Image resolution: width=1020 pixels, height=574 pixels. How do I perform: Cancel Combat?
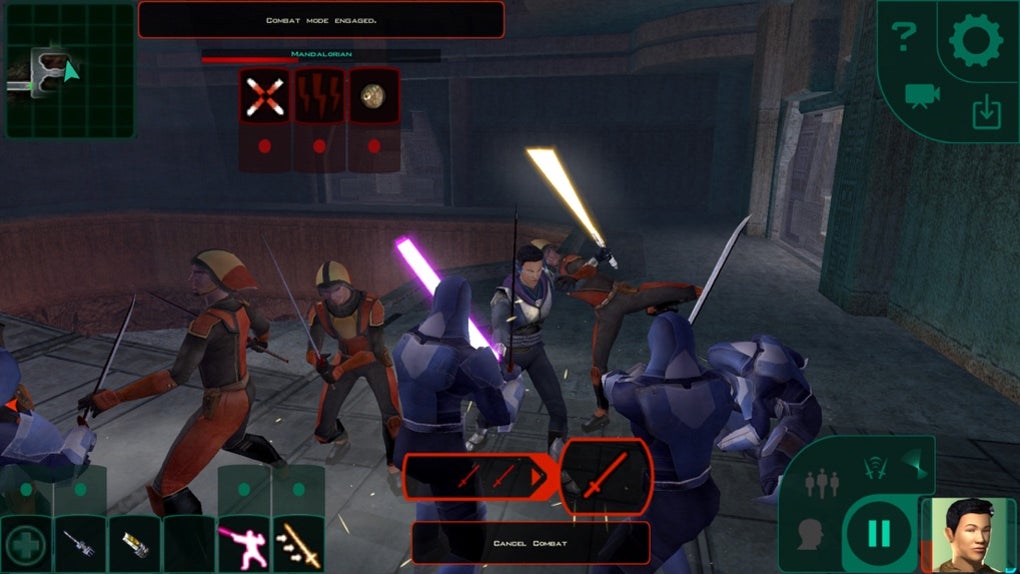click(530, 543)
